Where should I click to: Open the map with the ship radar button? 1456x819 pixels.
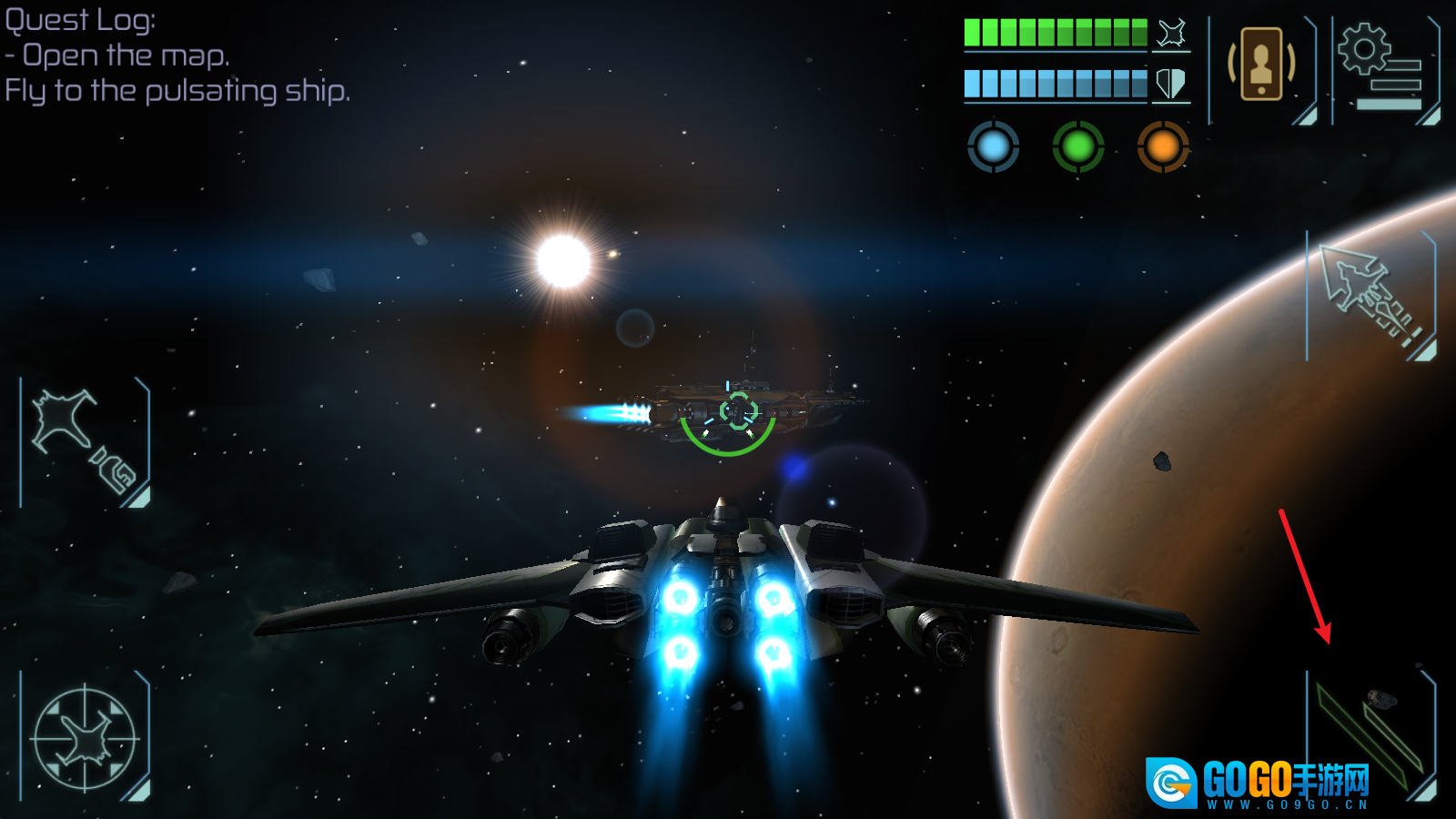click(85, 738)
